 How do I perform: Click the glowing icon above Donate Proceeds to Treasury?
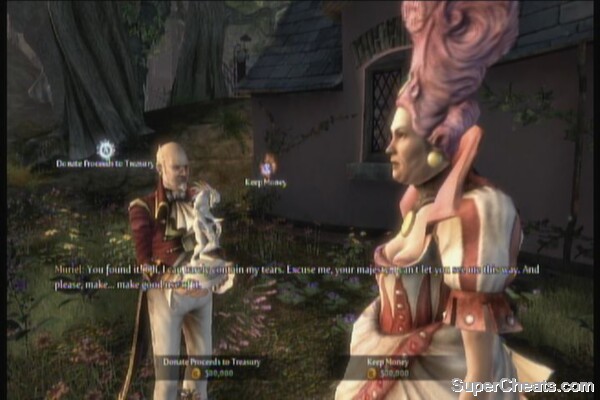point(105,150)
